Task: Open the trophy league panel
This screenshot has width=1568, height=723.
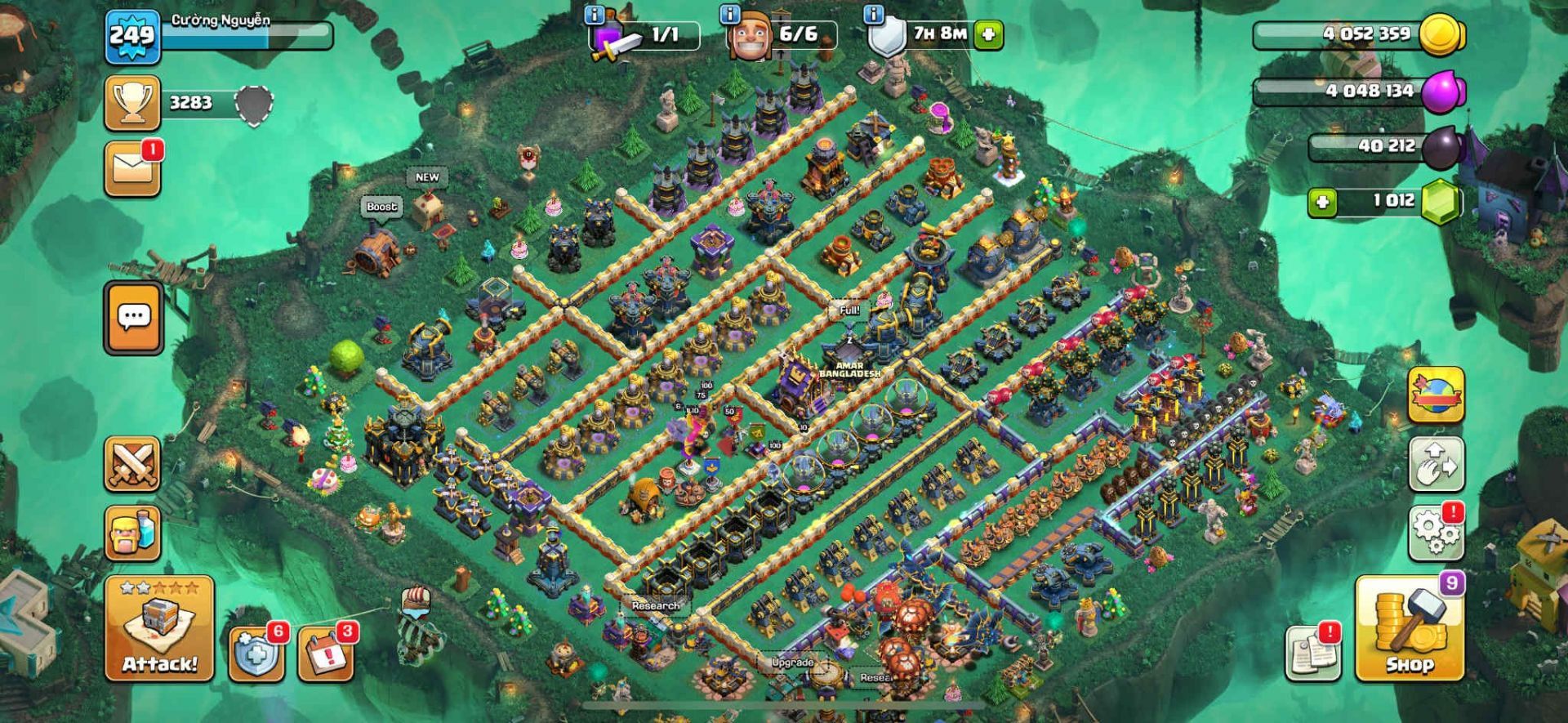Action: (132, 103)
